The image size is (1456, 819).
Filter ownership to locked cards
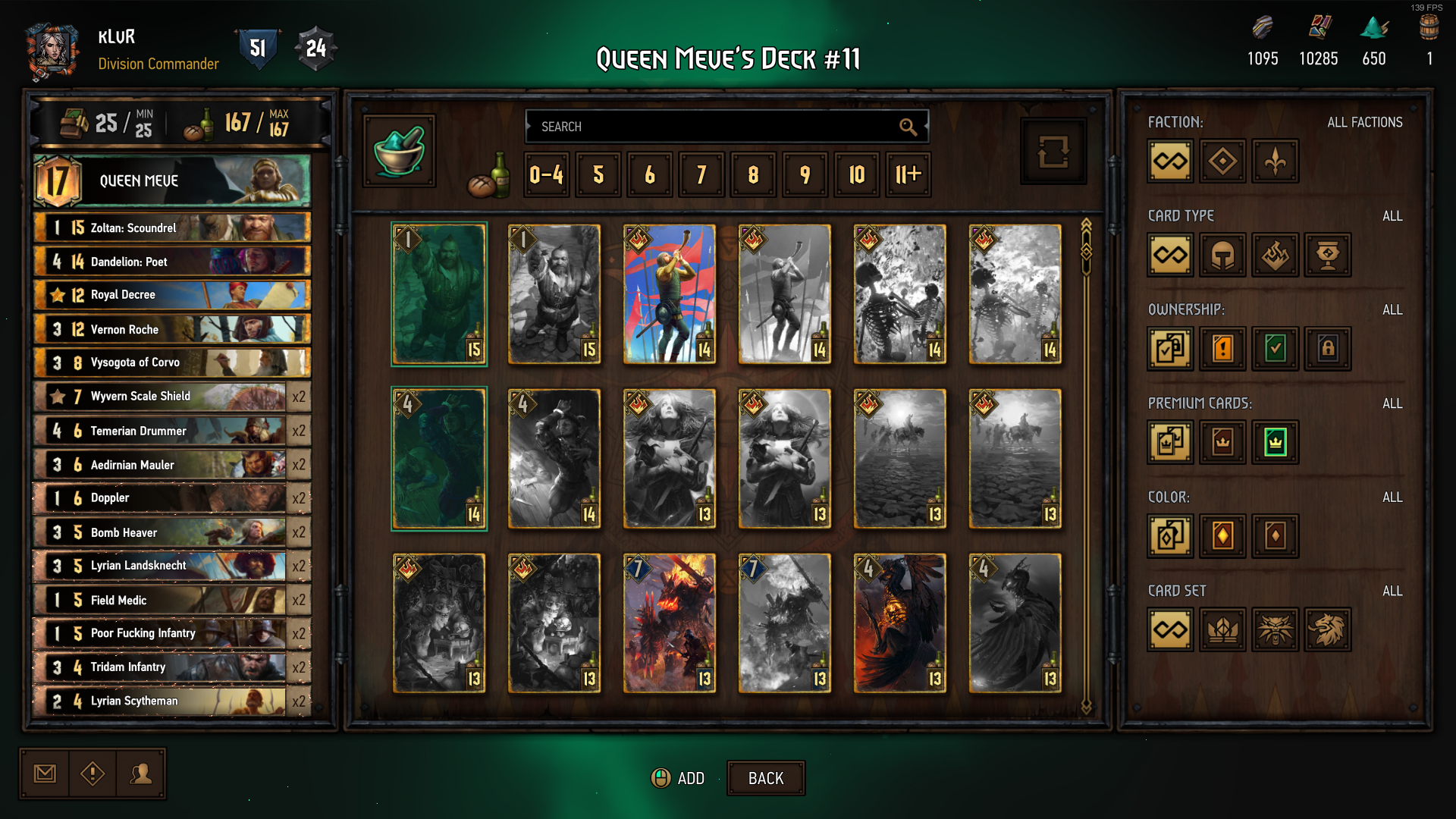(1327, 349)
